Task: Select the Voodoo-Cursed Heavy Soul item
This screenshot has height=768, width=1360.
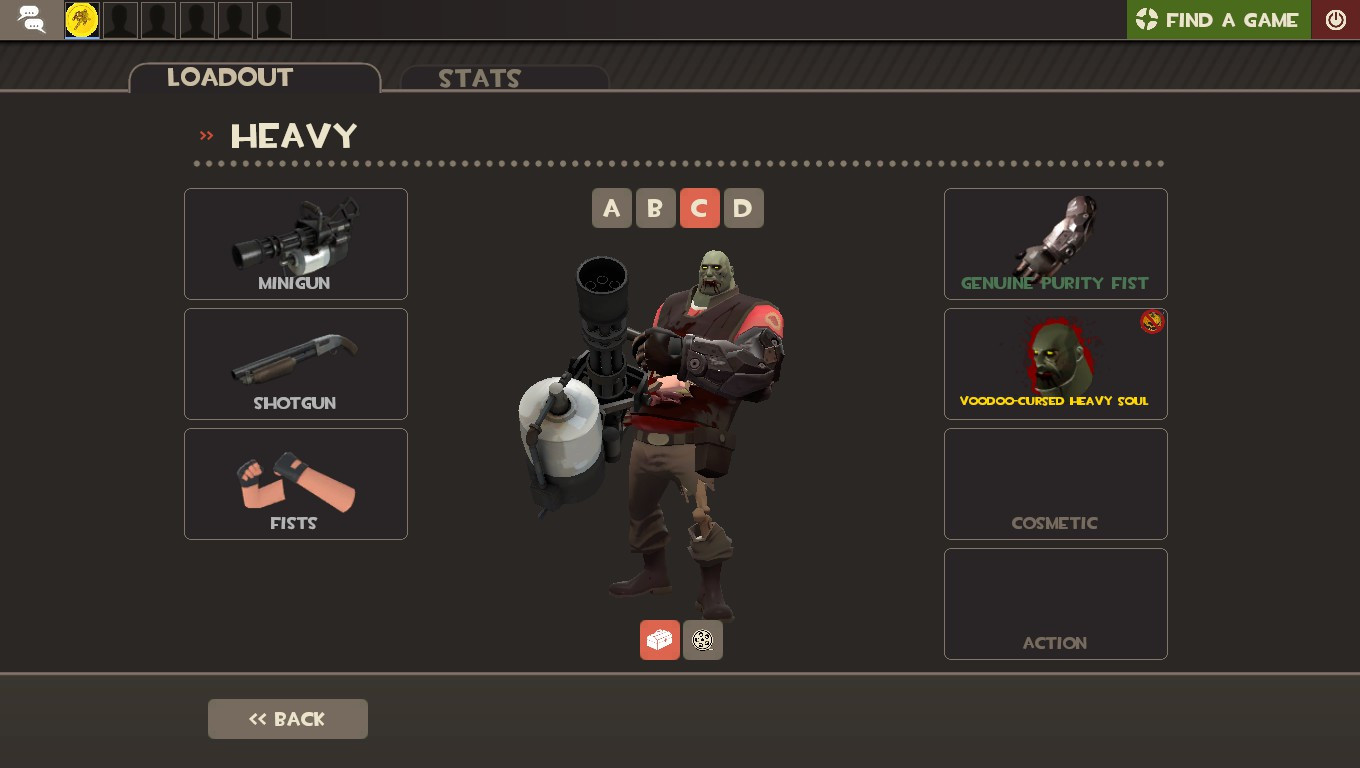Action: click(1055, 363)
